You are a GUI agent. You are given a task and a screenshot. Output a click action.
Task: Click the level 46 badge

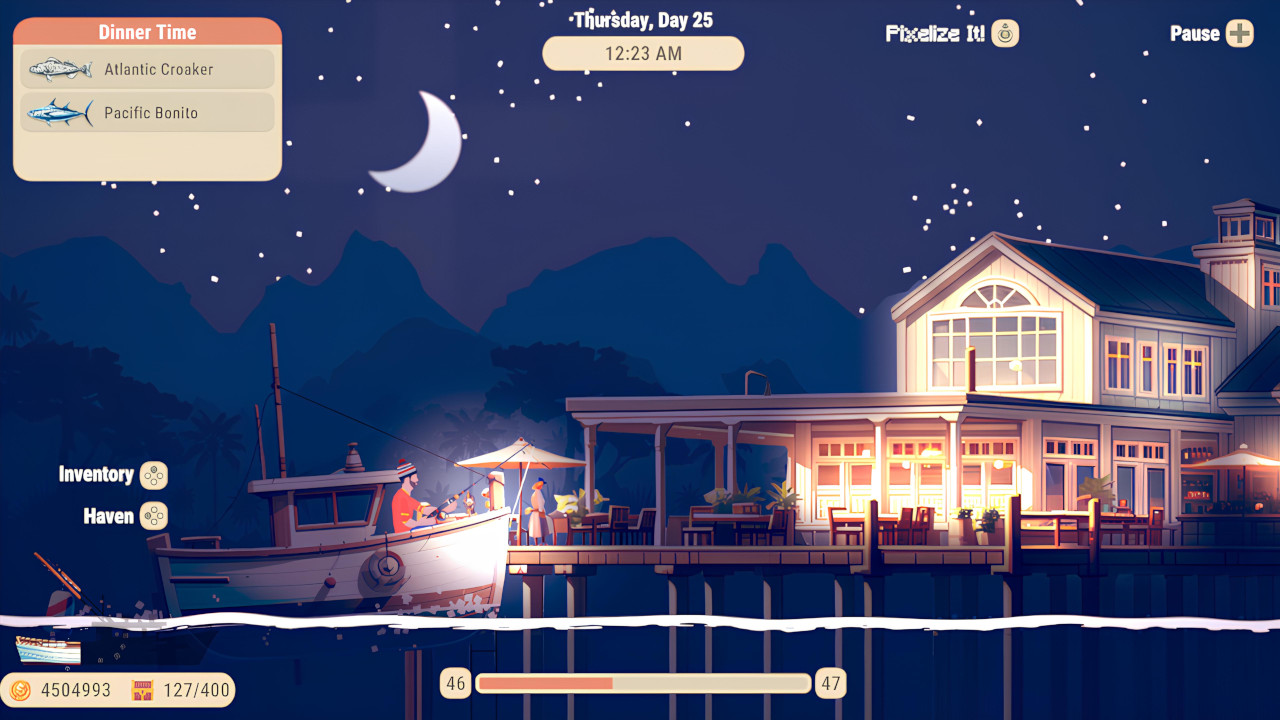click(456, 683)
